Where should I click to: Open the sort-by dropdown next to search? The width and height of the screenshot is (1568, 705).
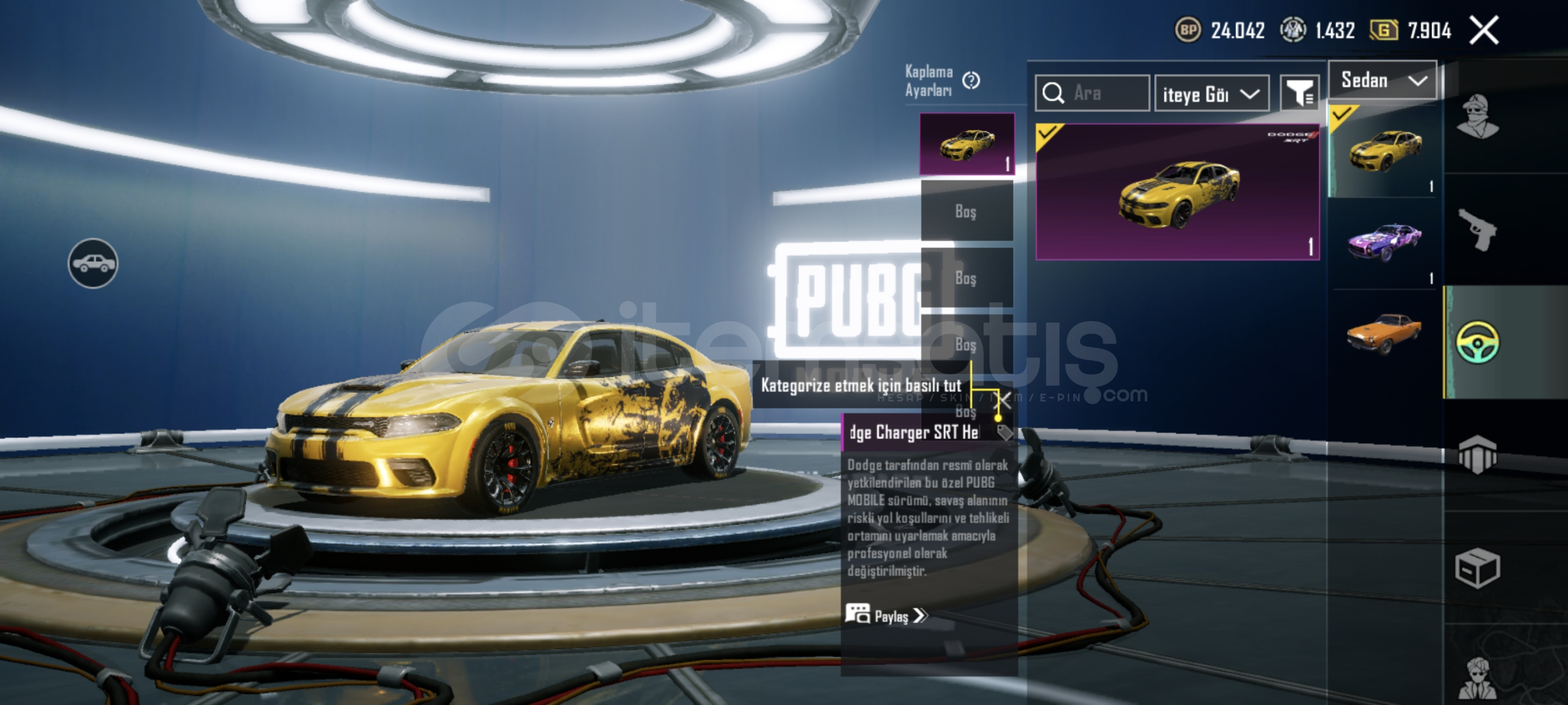pos(1211,94)
